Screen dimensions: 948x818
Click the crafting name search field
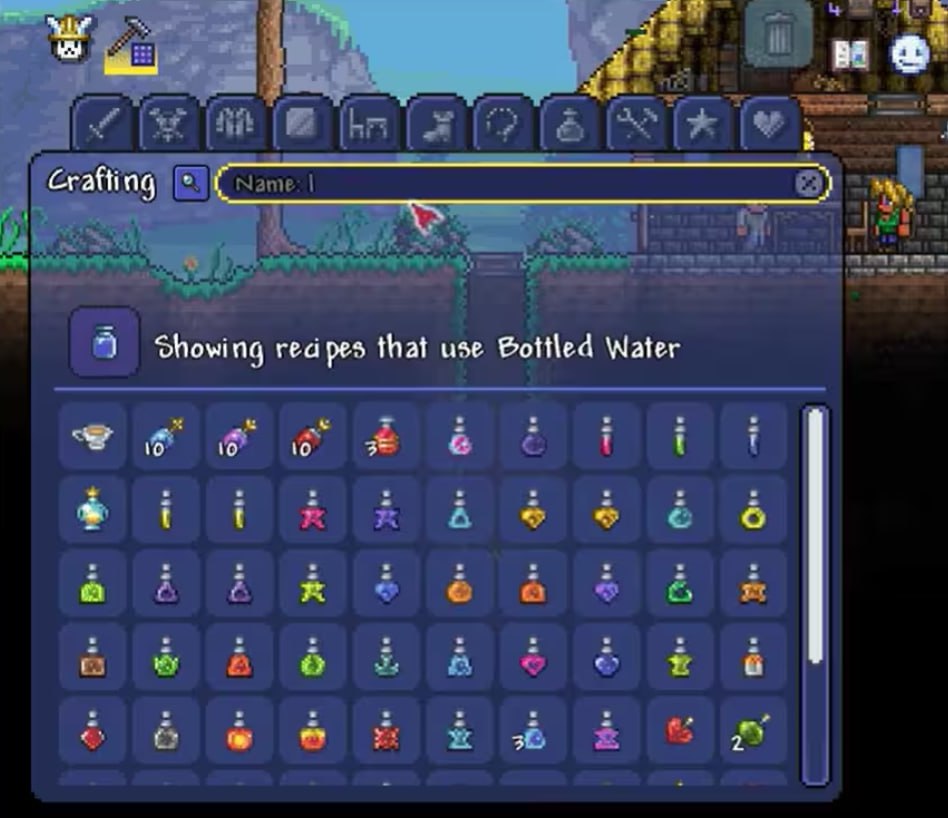coord(510,184)
